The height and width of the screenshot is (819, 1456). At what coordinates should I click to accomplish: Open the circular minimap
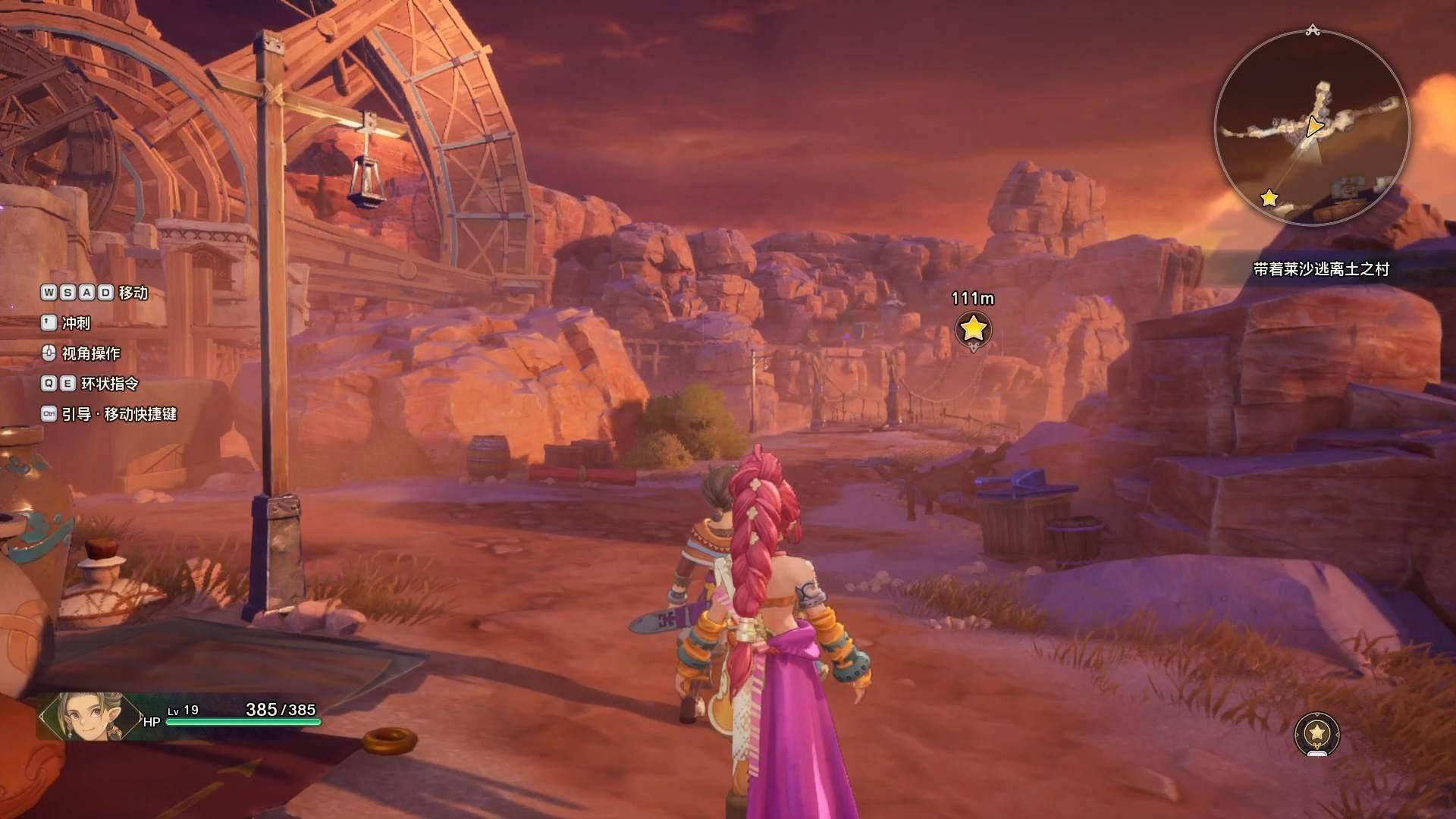coord(1312,127)
